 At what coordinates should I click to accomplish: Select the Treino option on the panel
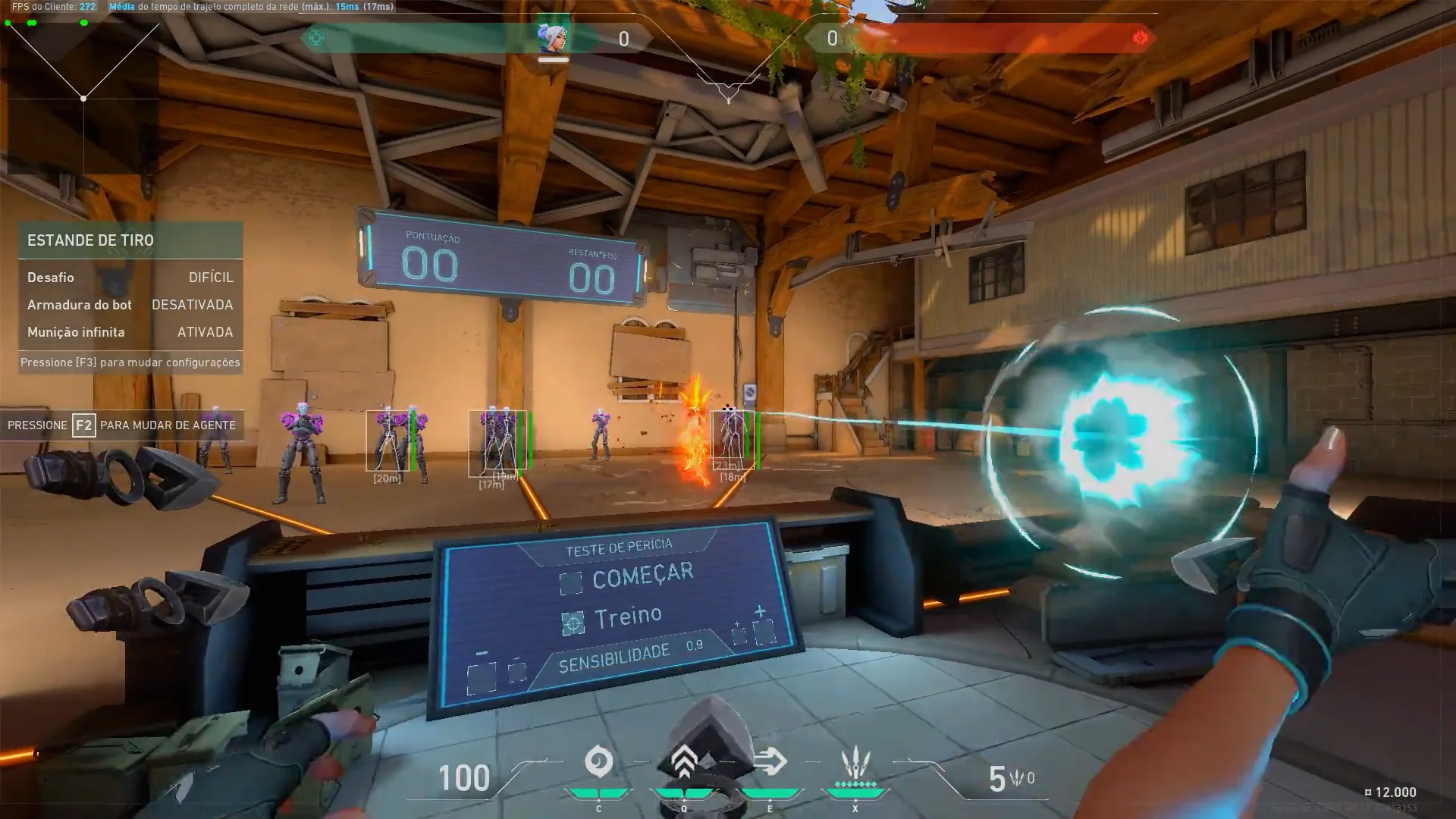[627, 617]
